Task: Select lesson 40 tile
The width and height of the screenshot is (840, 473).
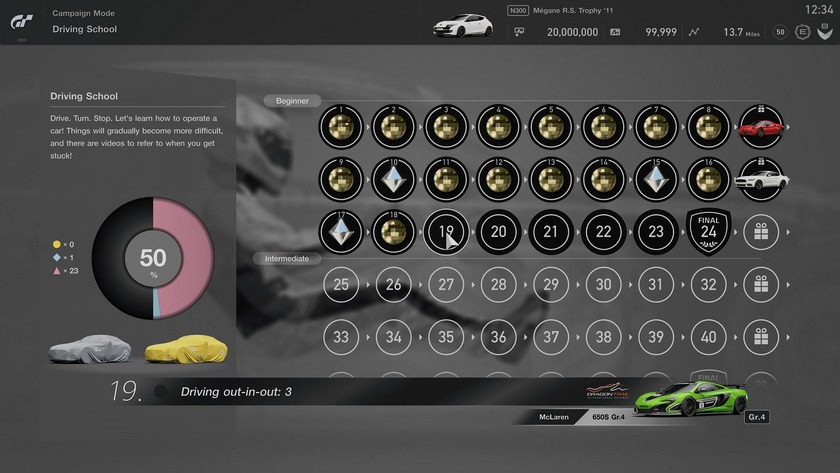Action: point(708,338)
